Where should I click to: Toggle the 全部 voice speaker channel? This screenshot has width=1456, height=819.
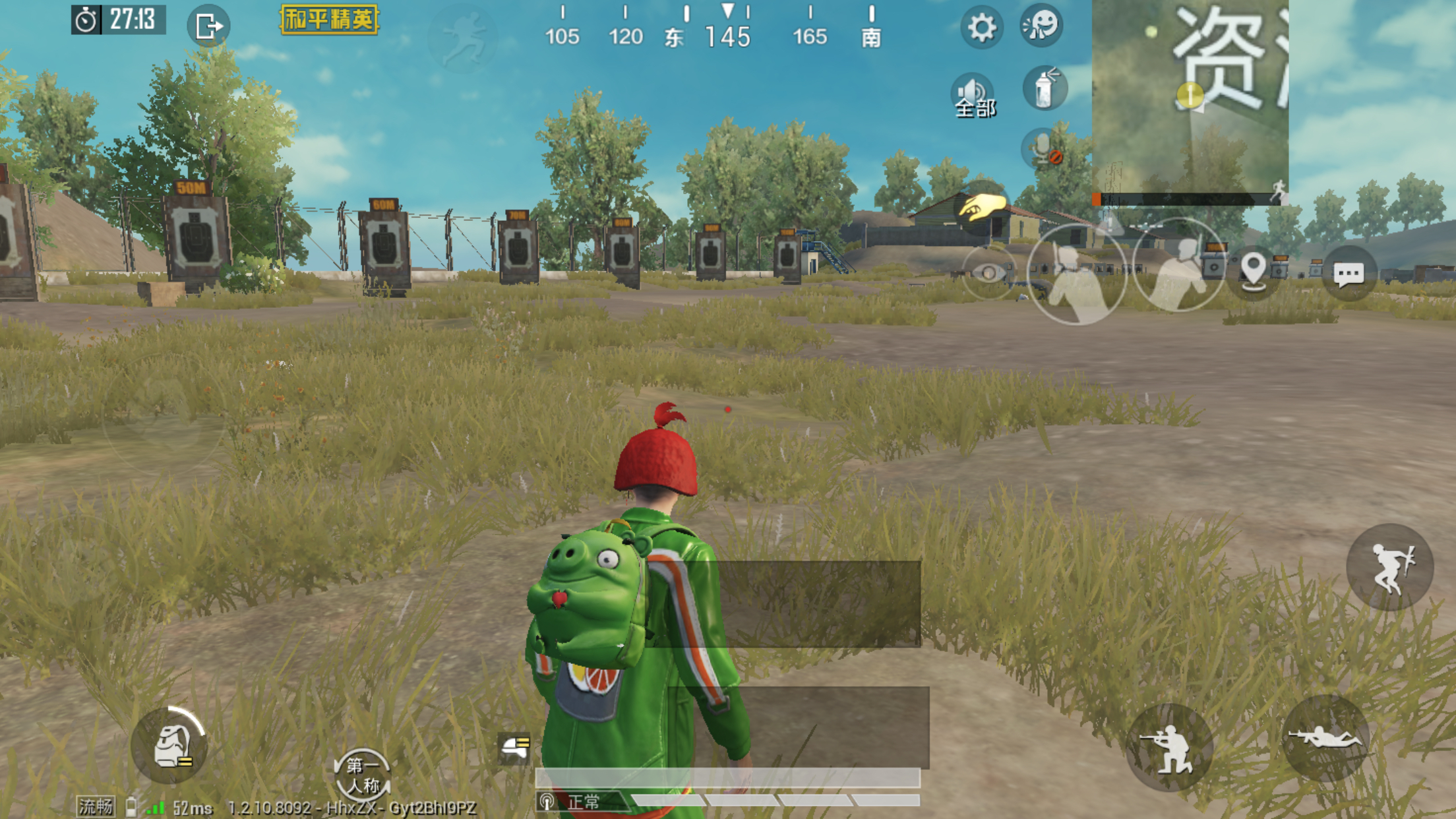[x=974, y=96]
